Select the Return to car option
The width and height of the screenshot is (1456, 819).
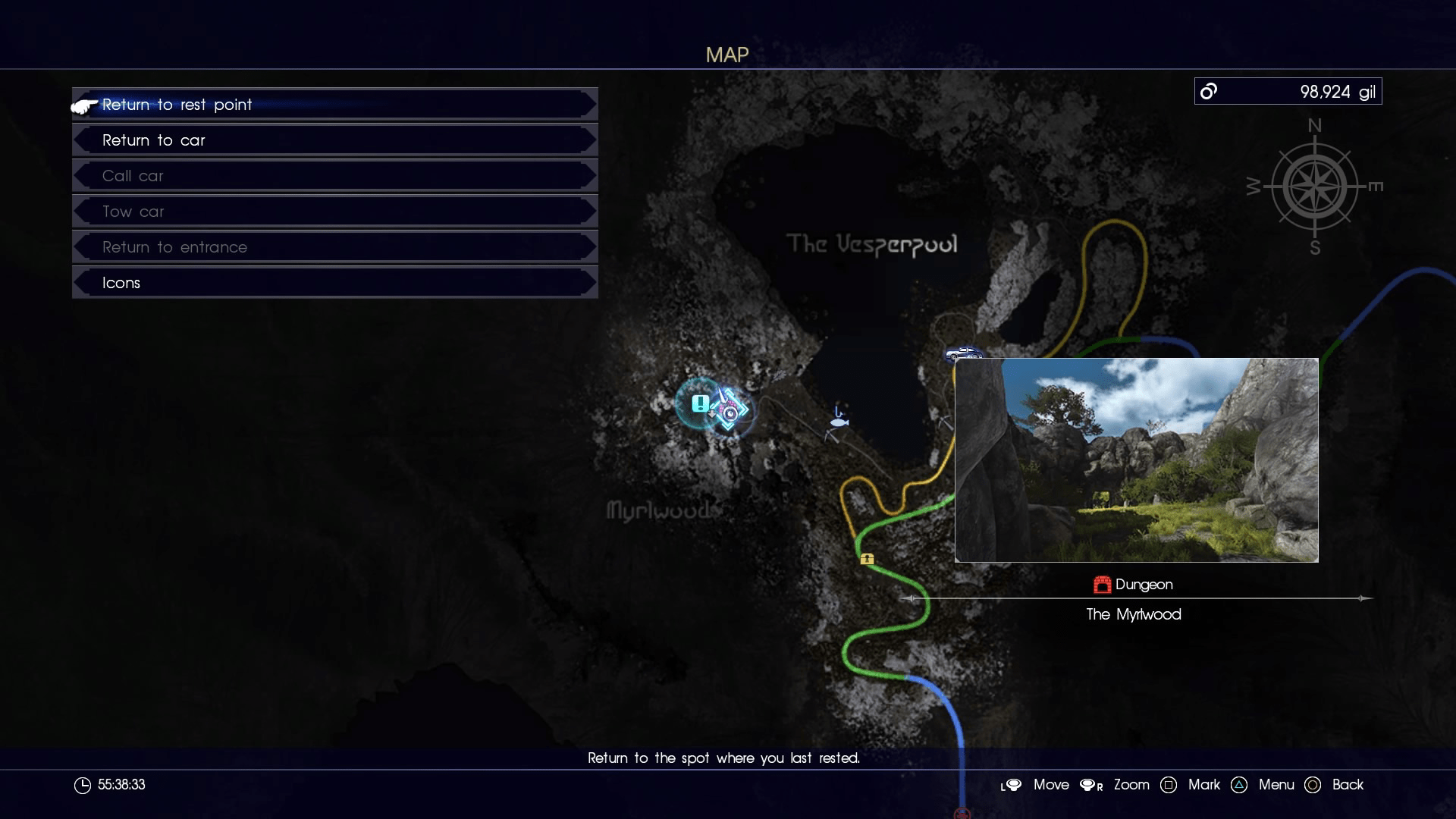(x=334, y=140)
